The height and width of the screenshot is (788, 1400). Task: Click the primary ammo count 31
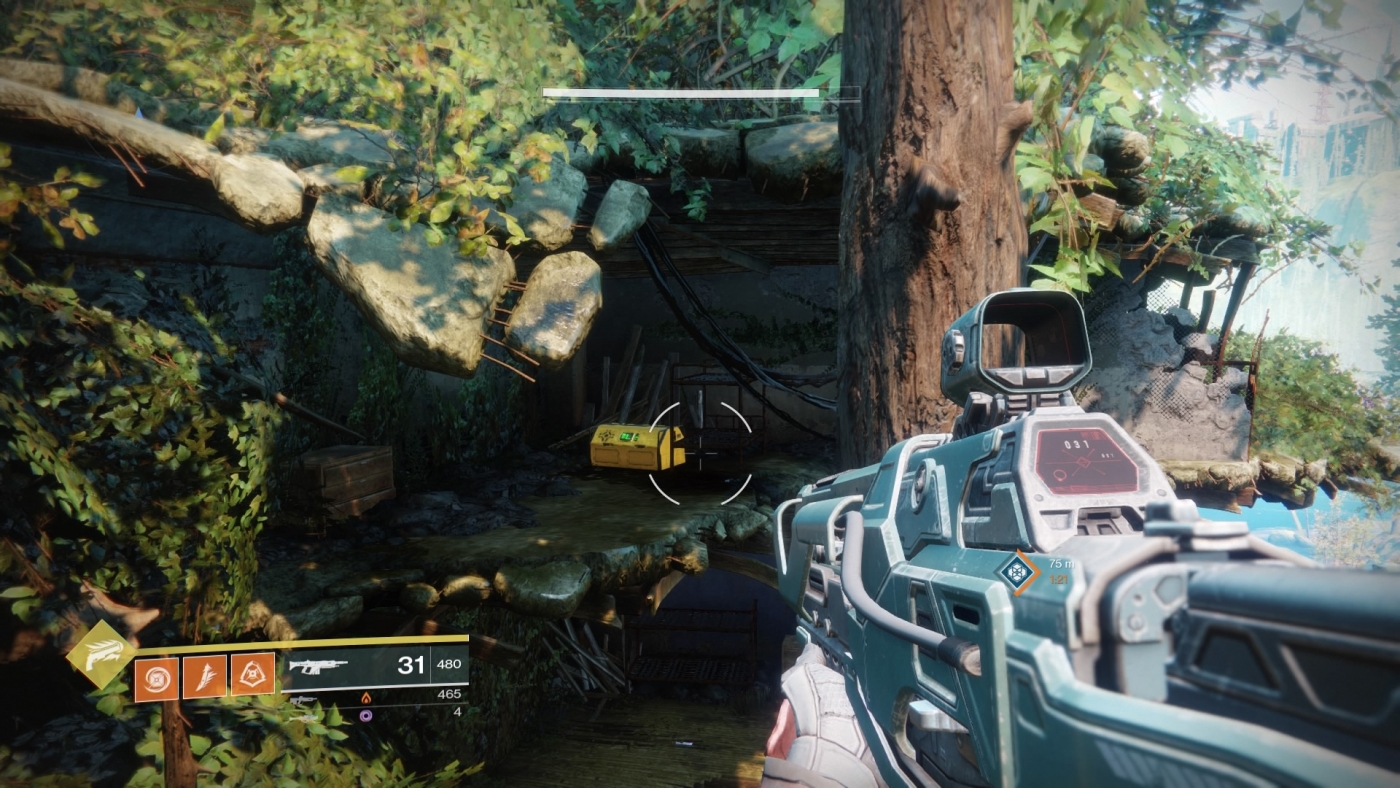click(411, 664)
